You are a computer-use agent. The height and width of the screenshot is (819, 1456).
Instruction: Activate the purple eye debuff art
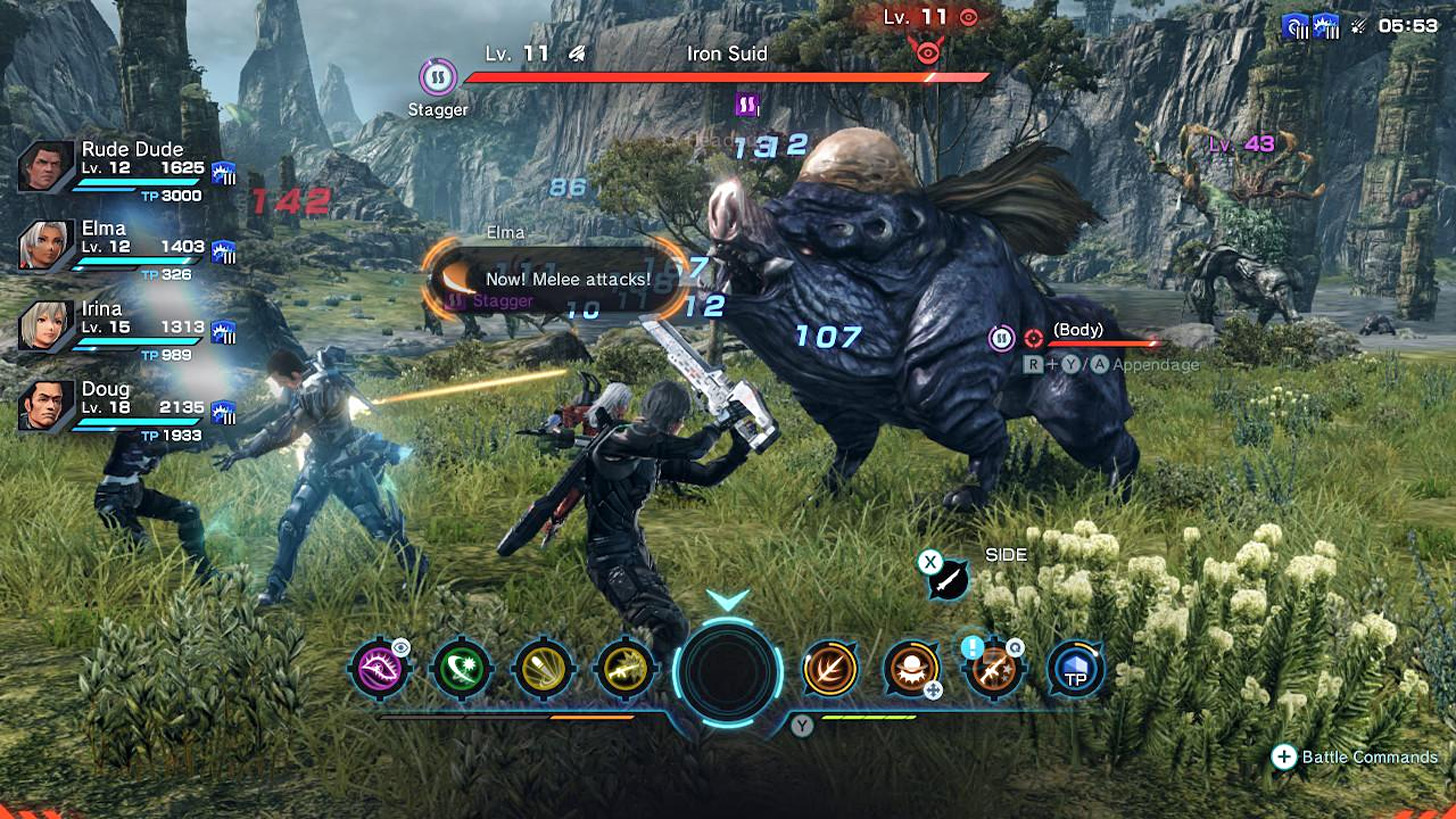[379, 668]
